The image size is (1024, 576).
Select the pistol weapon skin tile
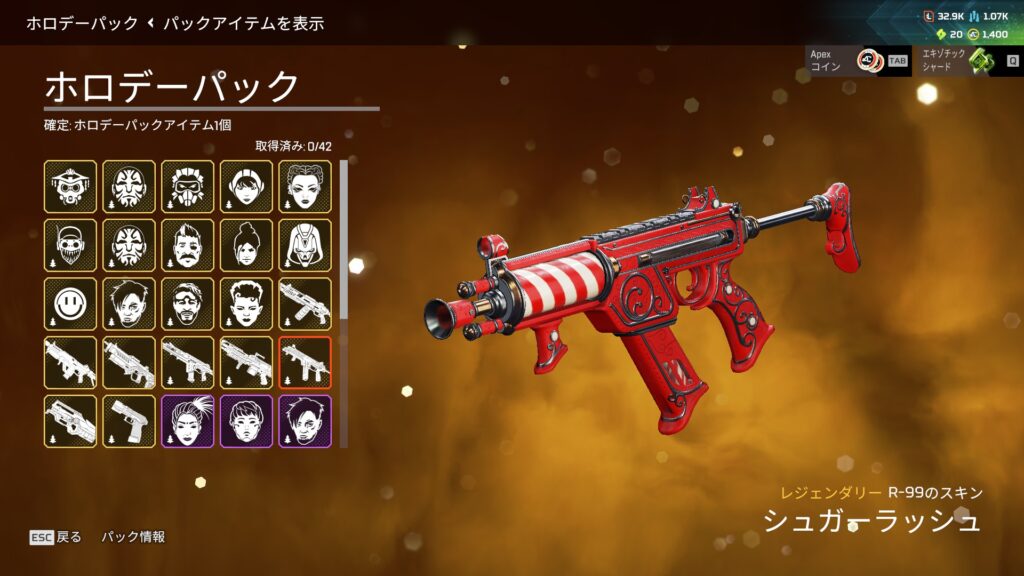[129, 421]
